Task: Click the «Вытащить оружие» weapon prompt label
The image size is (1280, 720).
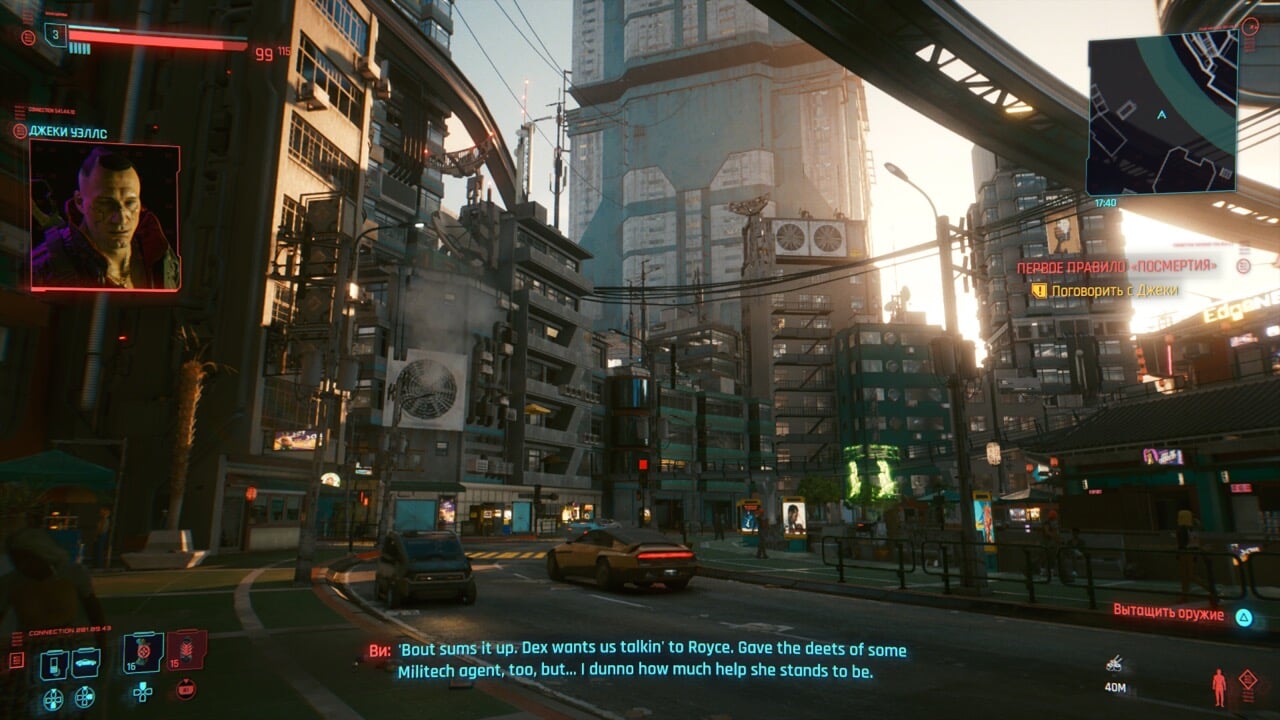Action: [x=1168, y=614]
